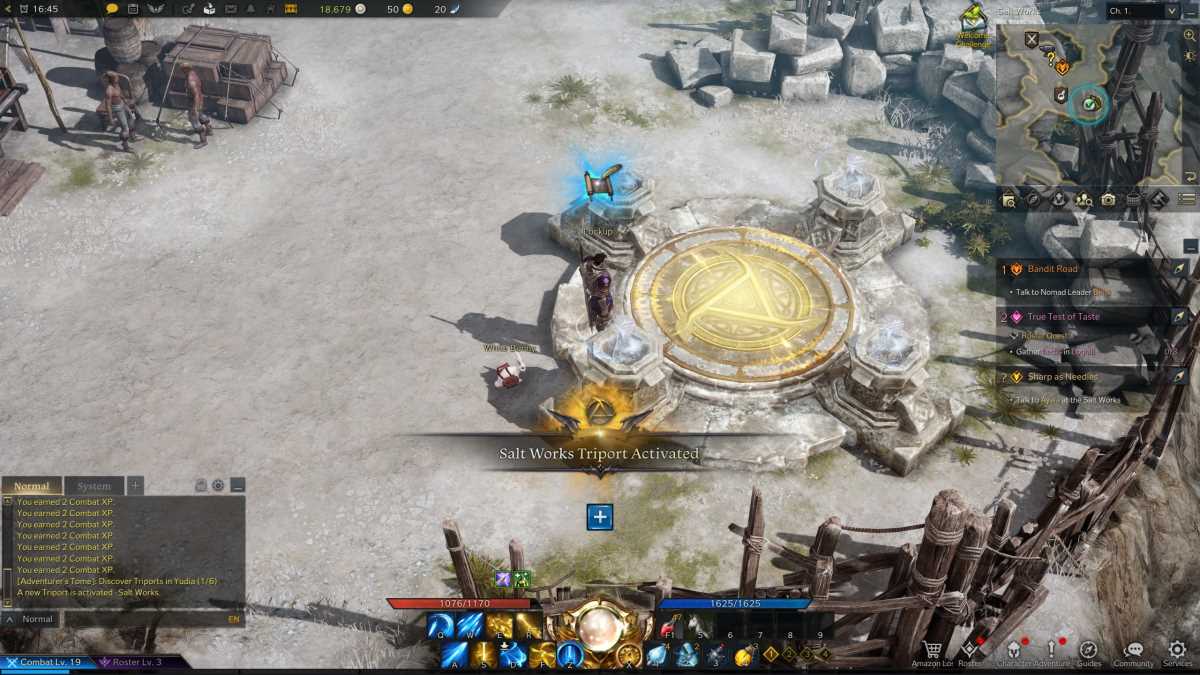Open the channel selection dropdown
This screenshot has height=675, width=1200.
(x=1143, y=11)
